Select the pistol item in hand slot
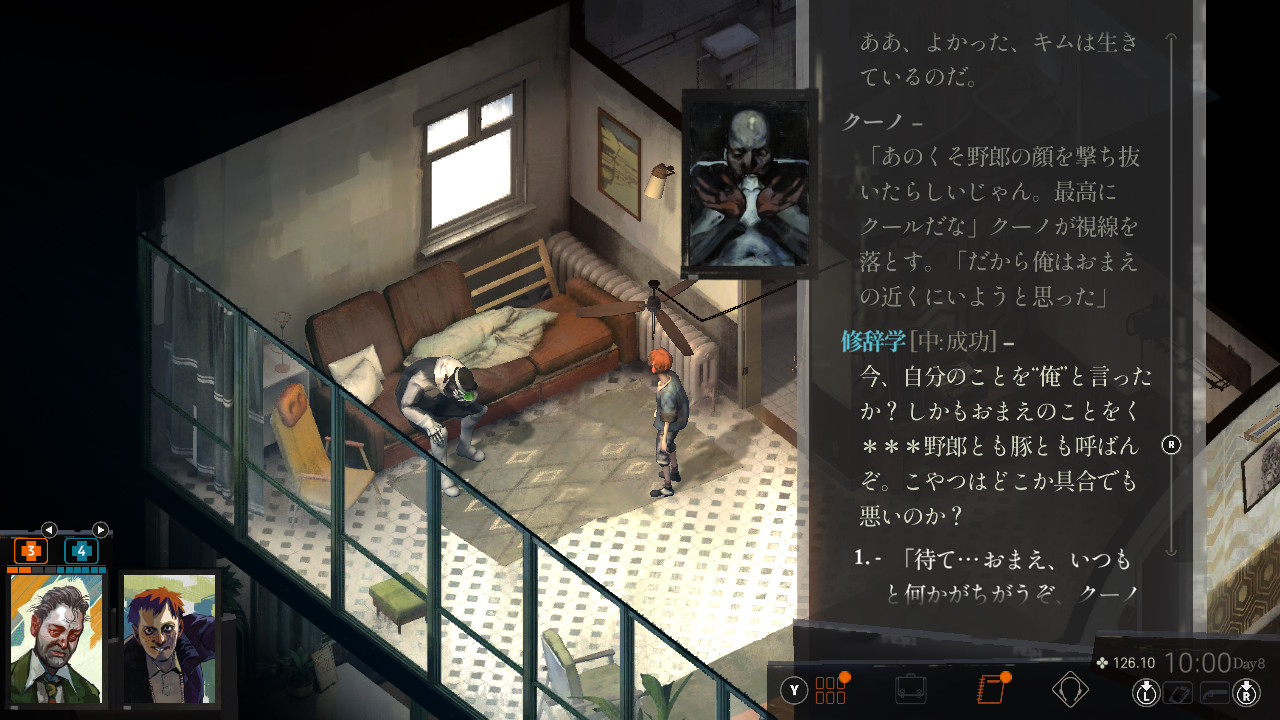The image size is (1280, 720). 1215,691
